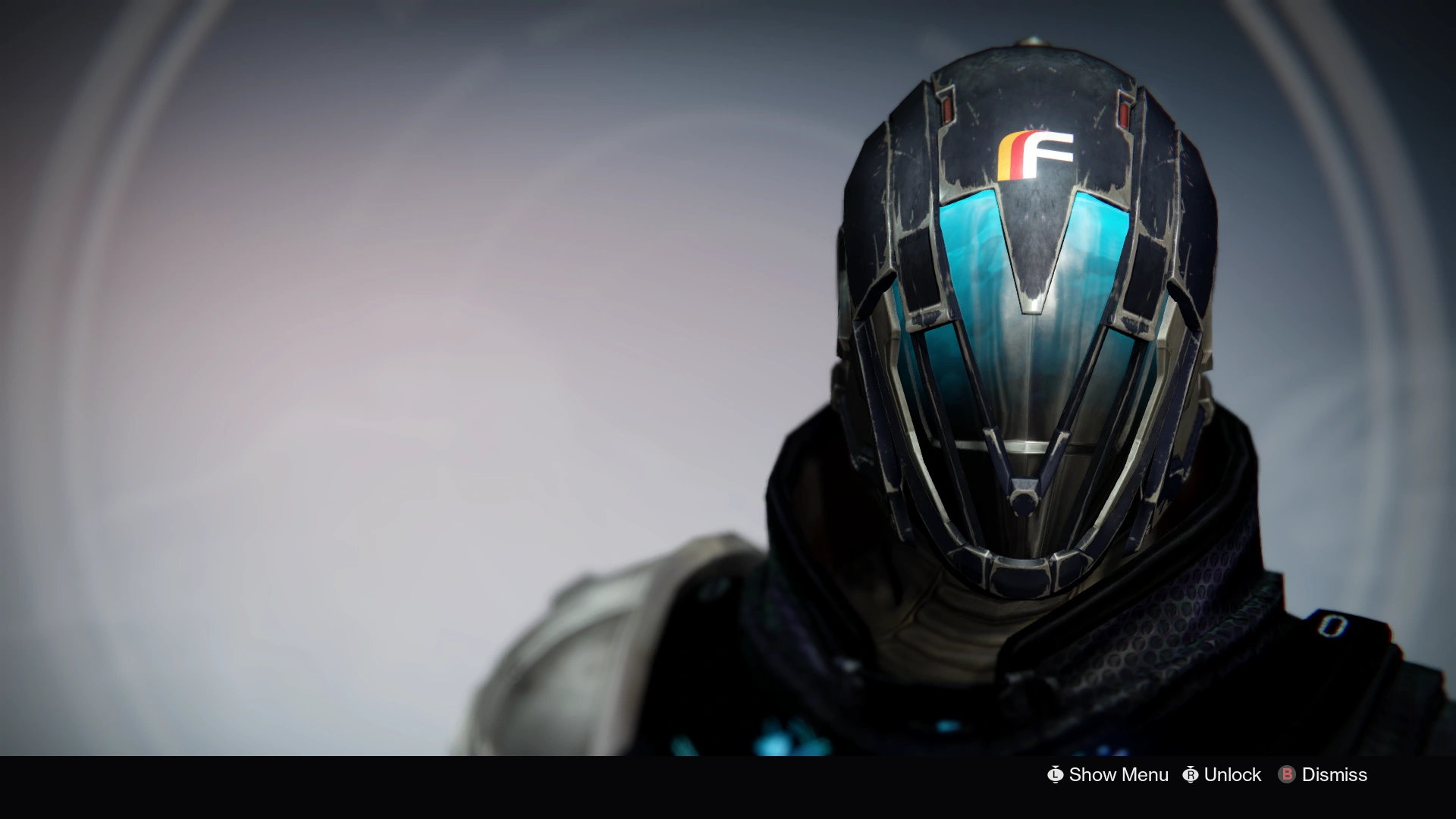Click the right stick Unlock icon

1191,775
